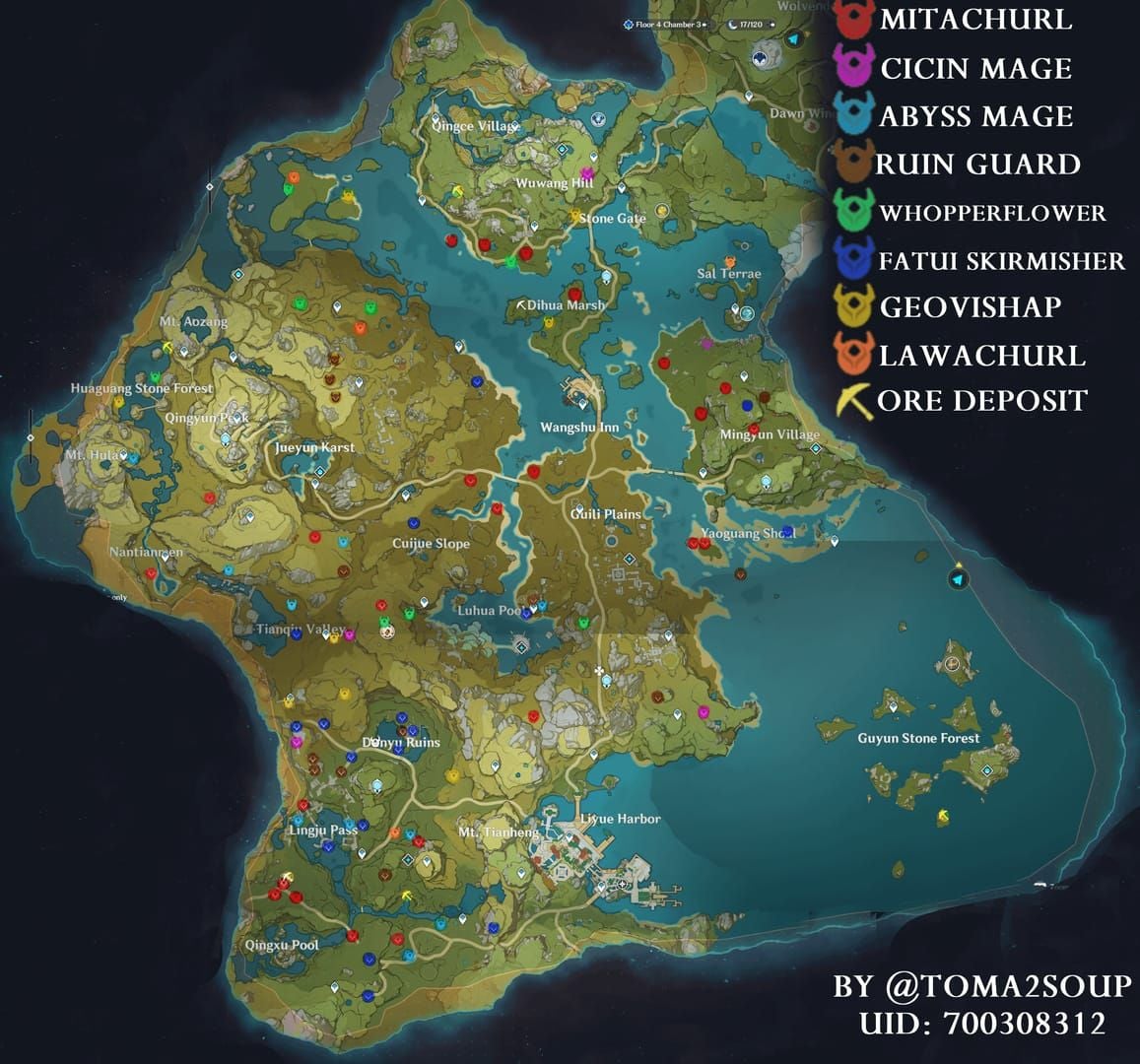Screen dimensions: 1140x1064
Task: Choose the Cicin Mage legend entry
Action: pos(854,66)
